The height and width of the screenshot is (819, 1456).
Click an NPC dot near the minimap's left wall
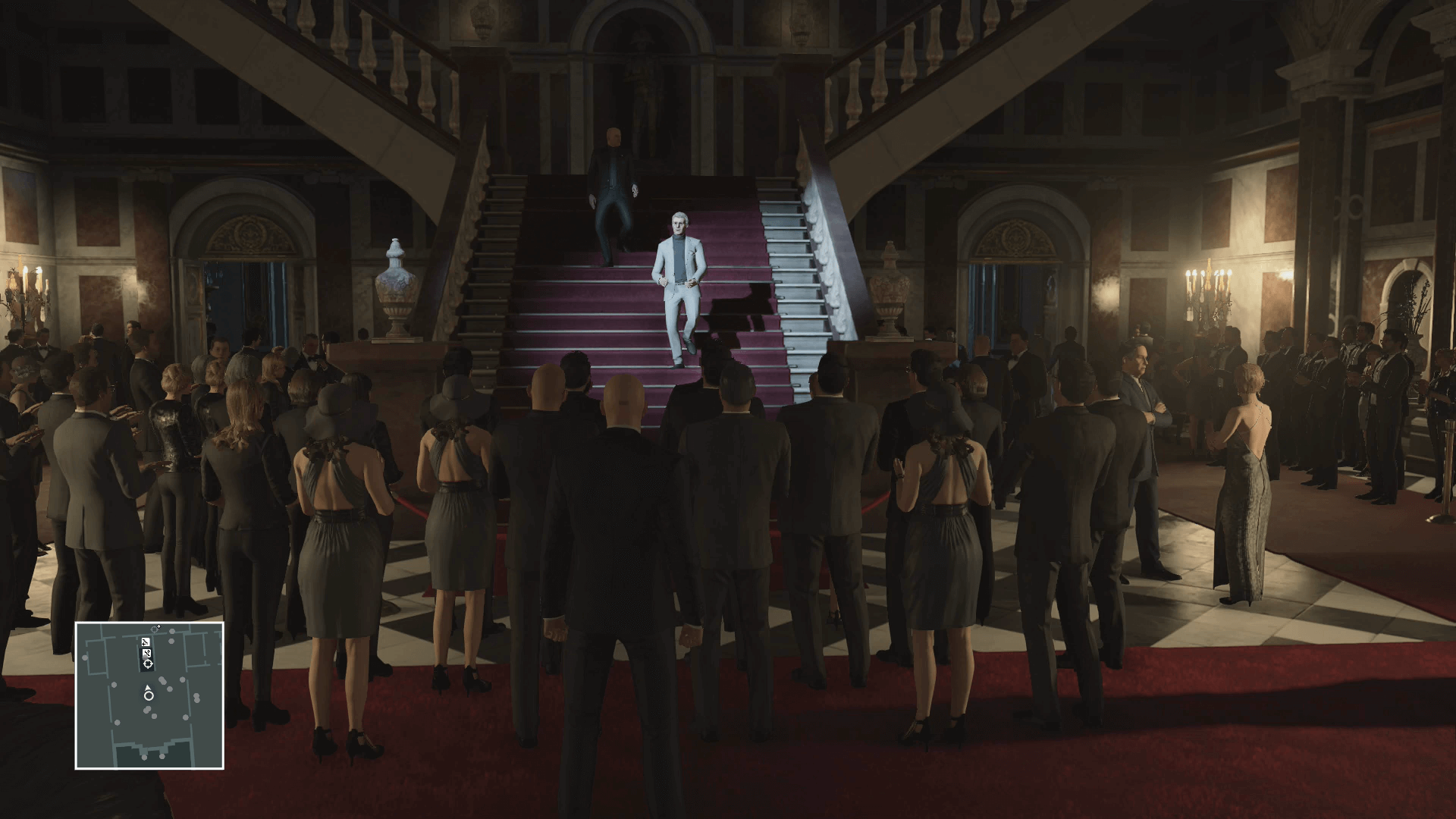point(84,658)
